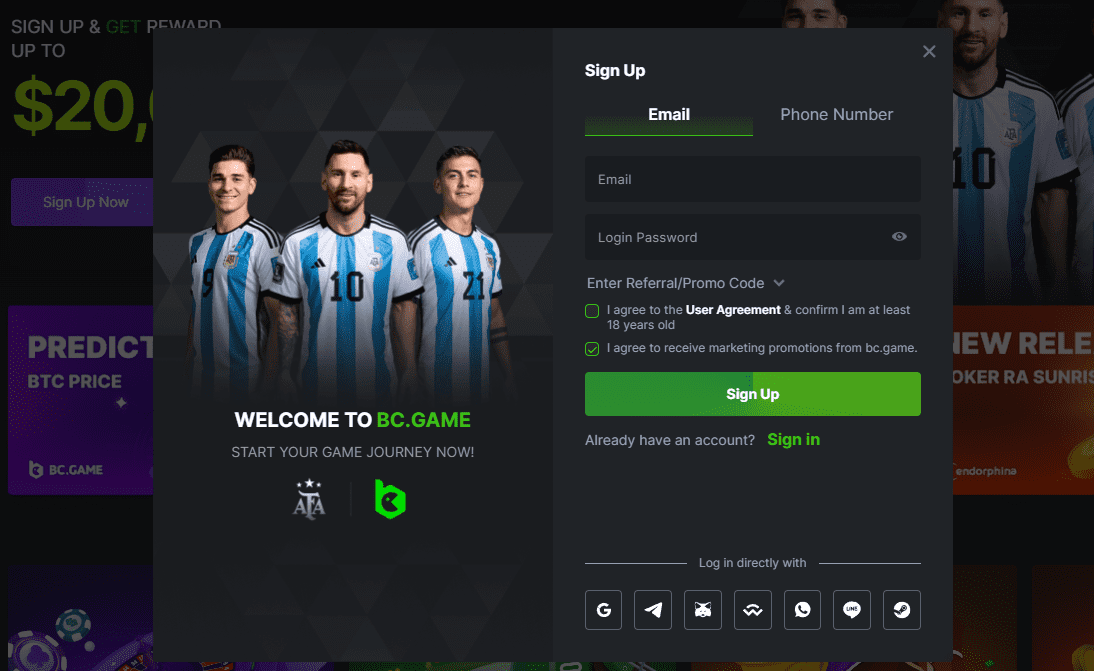Open the User Agreement link

coord(733,310)
